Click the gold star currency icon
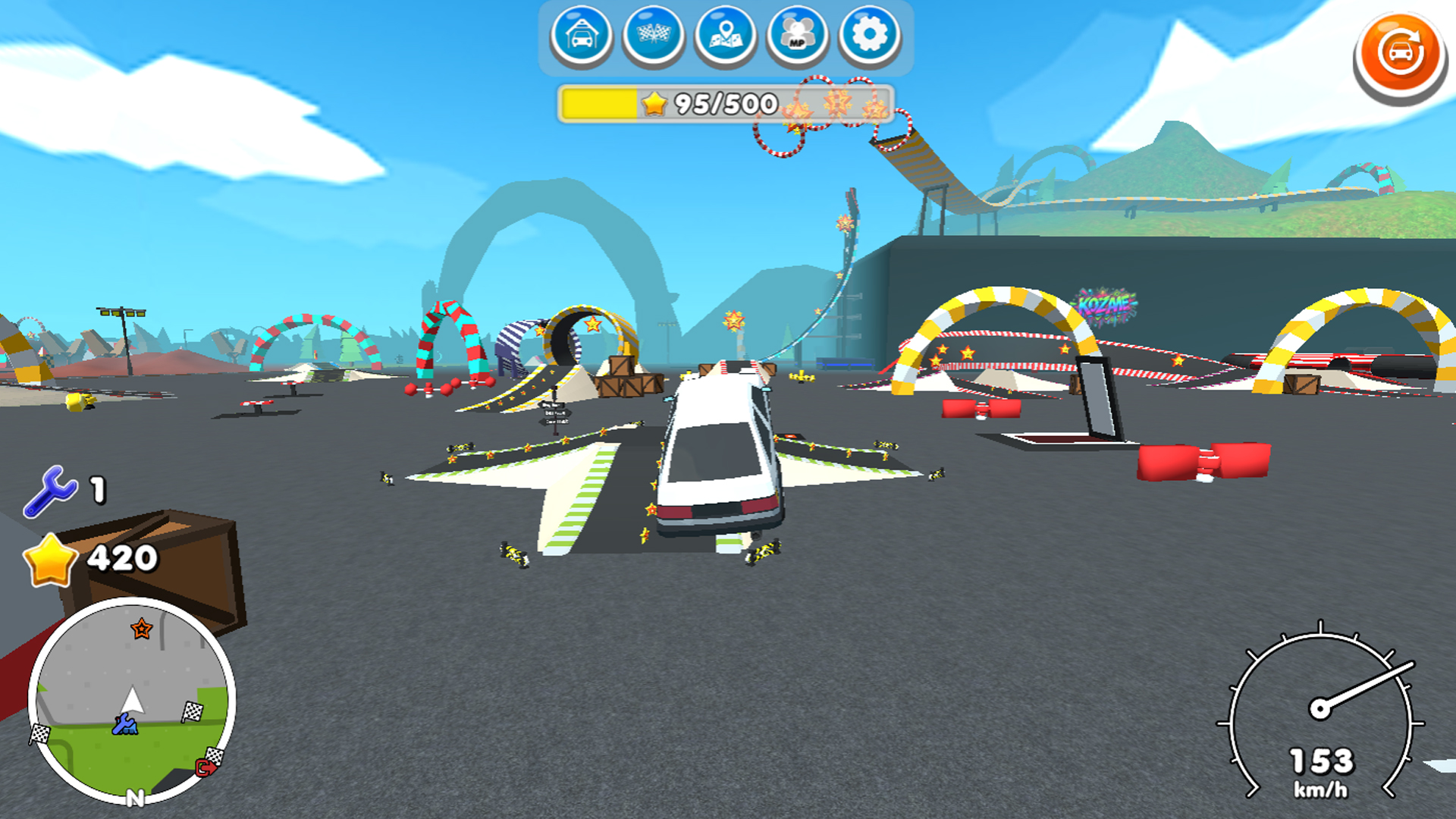Viewport: 1456px width, 819px height. click(51, 560)
